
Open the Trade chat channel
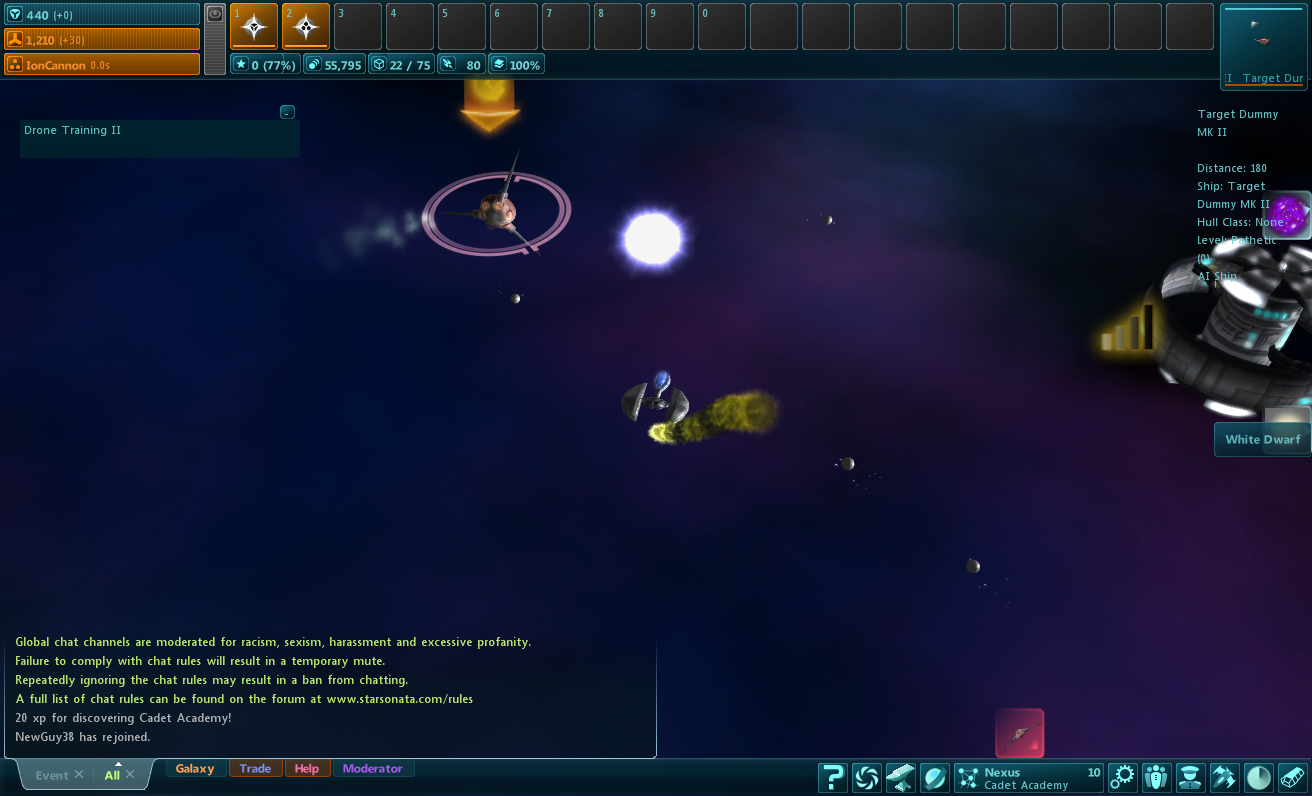(255, 769)
